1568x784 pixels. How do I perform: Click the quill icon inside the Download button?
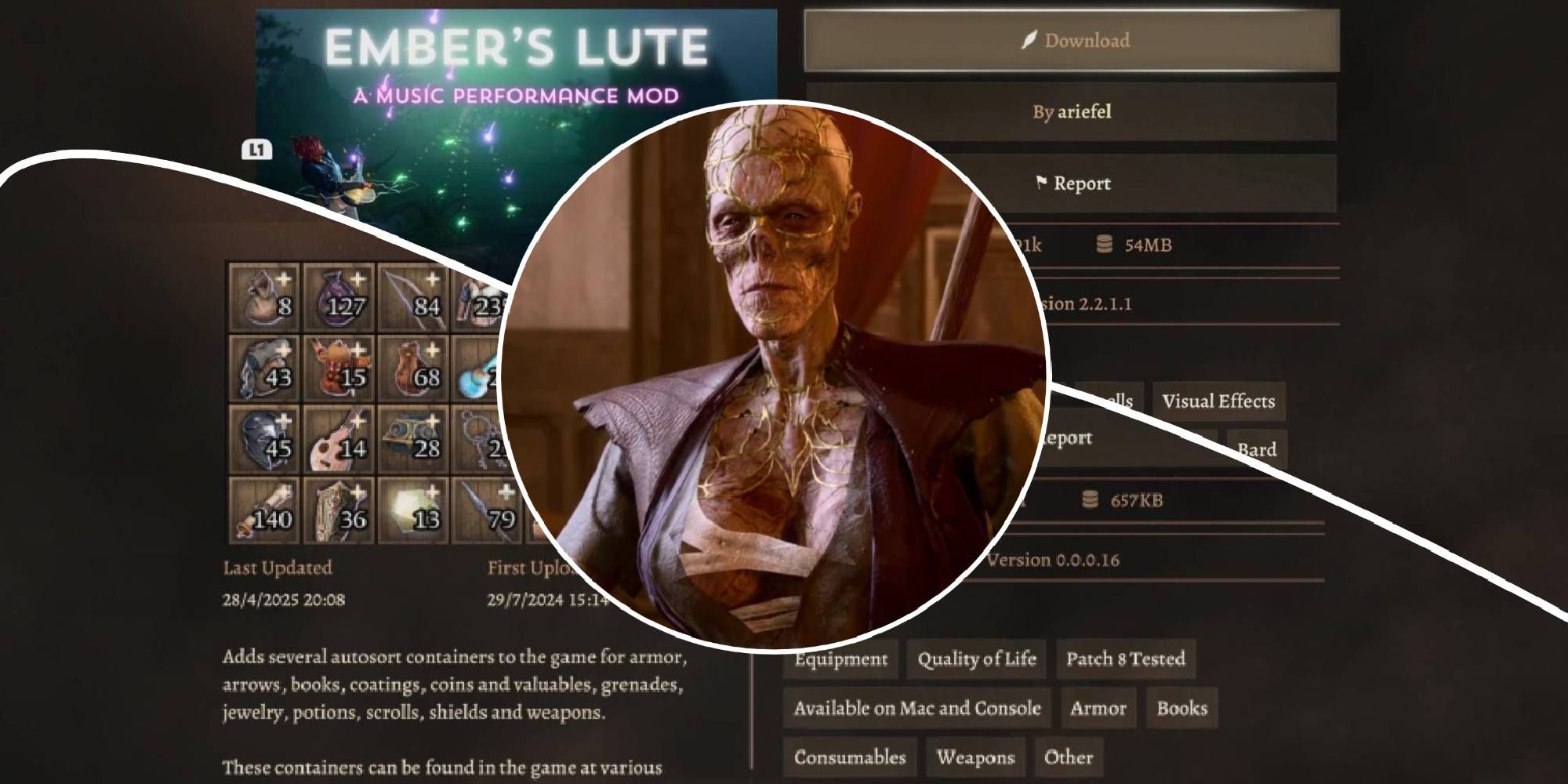(x=1031, y=40)
